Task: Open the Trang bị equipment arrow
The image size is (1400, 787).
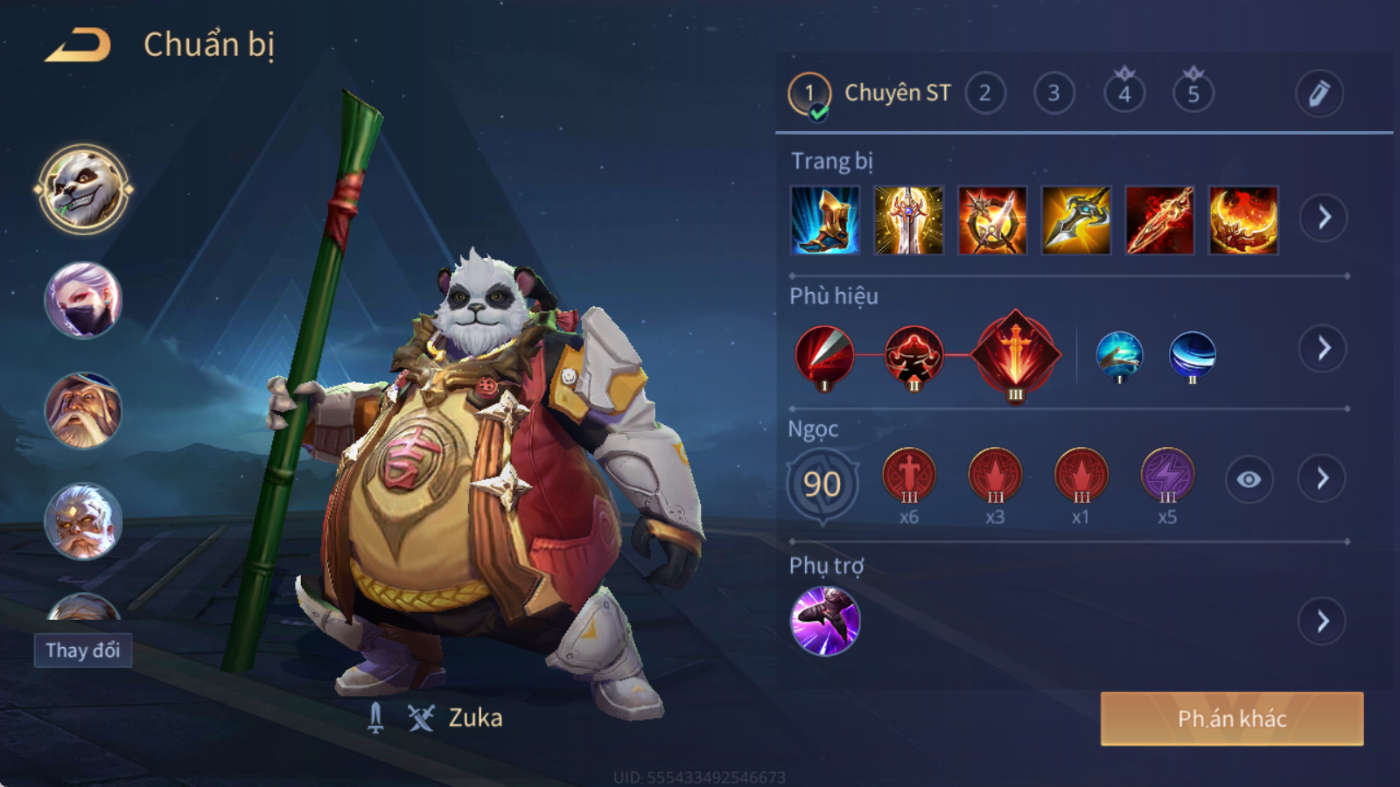Action: coord(1323,217)
